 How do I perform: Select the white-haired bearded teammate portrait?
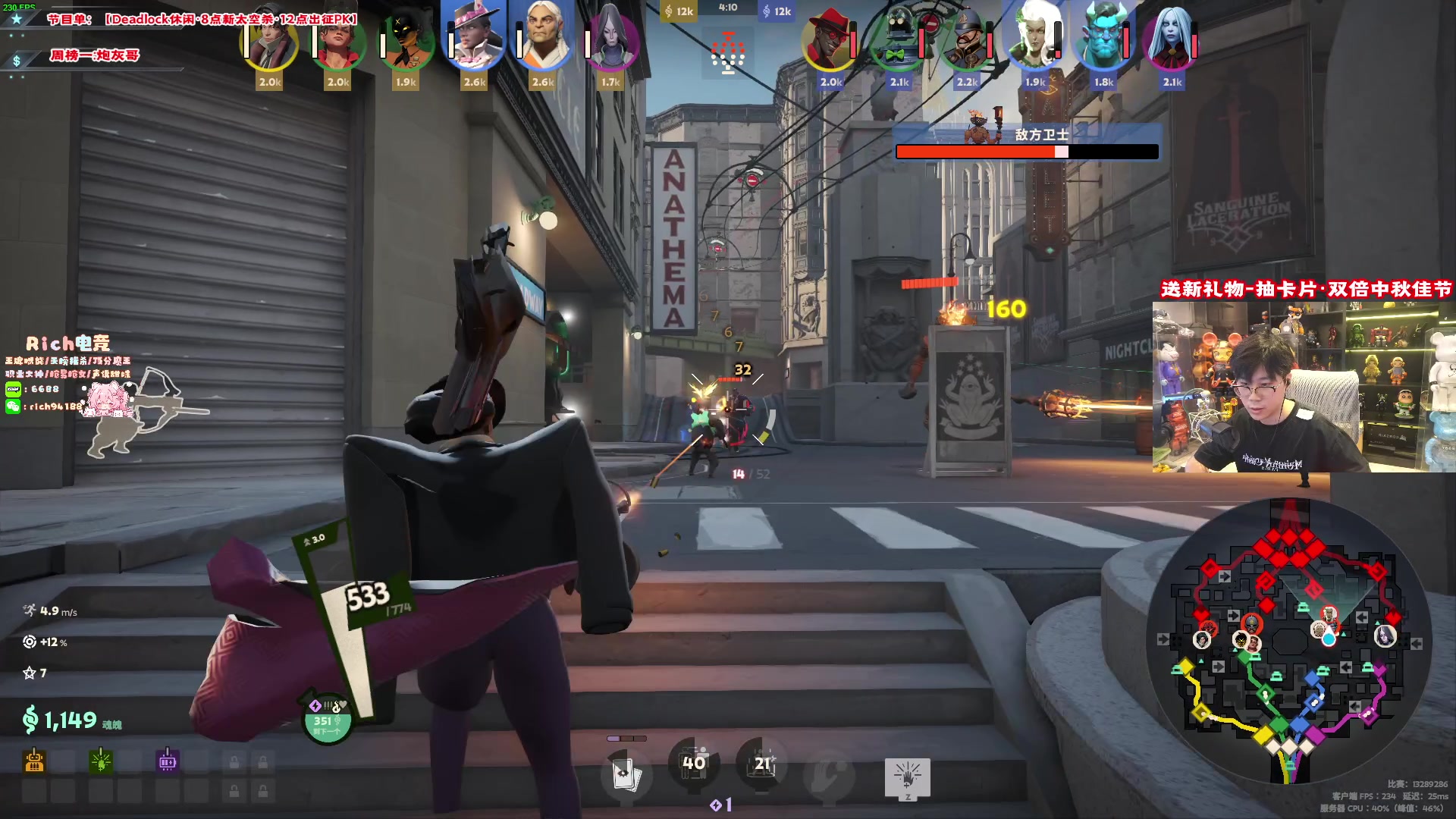click(x=542, y=38)
